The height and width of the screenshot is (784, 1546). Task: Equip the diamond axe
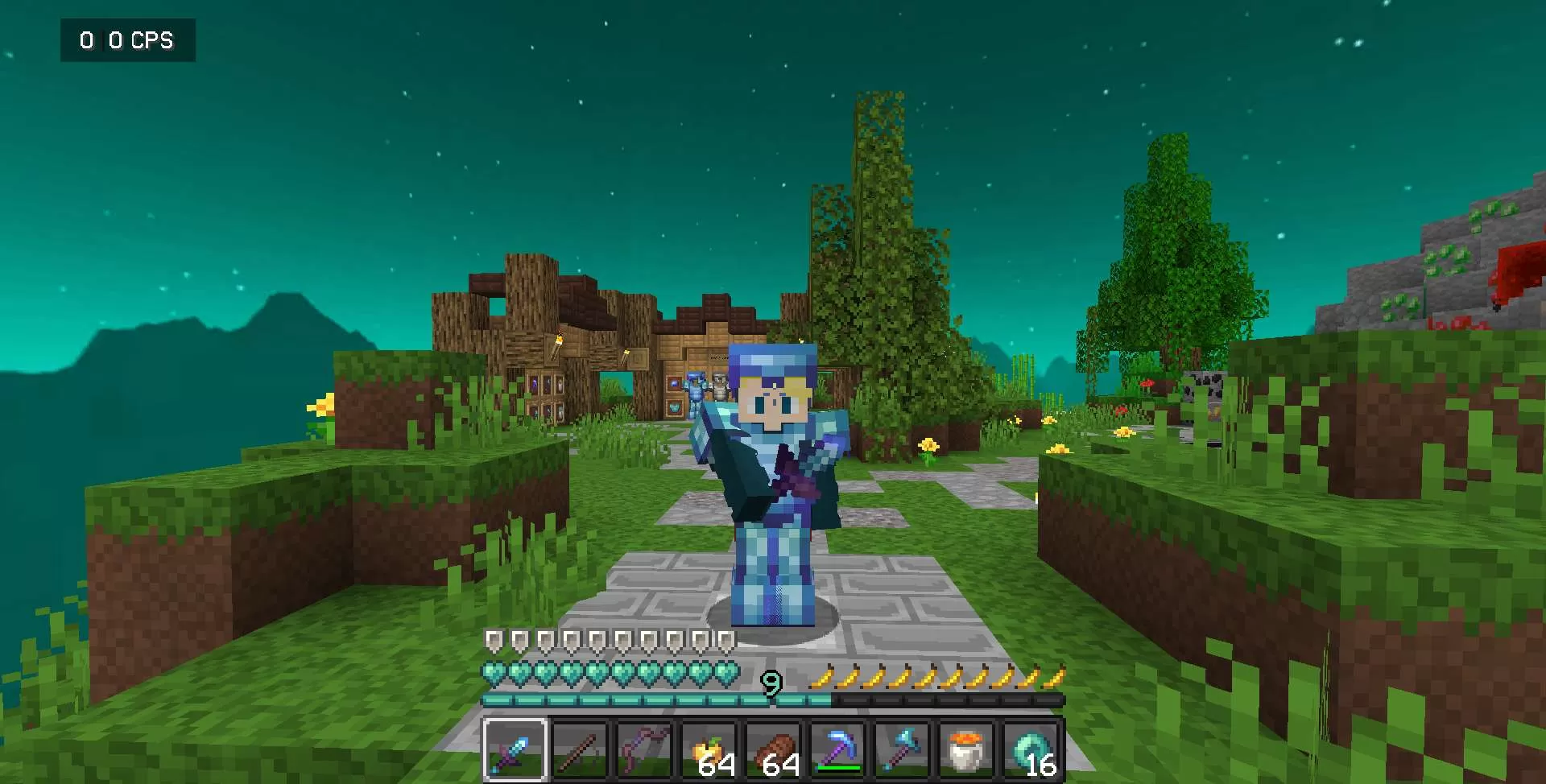coord(902,751)
